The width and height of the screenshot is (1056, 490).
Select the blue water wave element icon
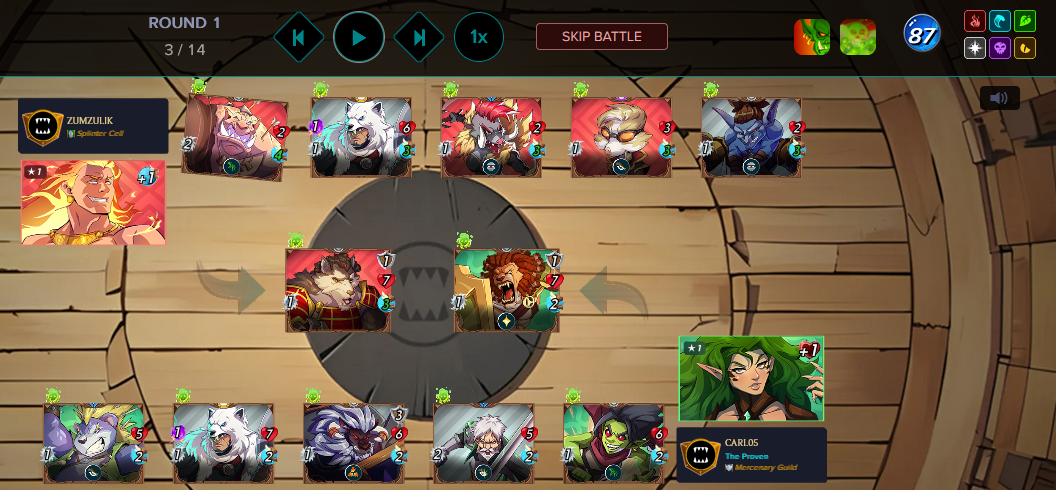coord(999,21)
